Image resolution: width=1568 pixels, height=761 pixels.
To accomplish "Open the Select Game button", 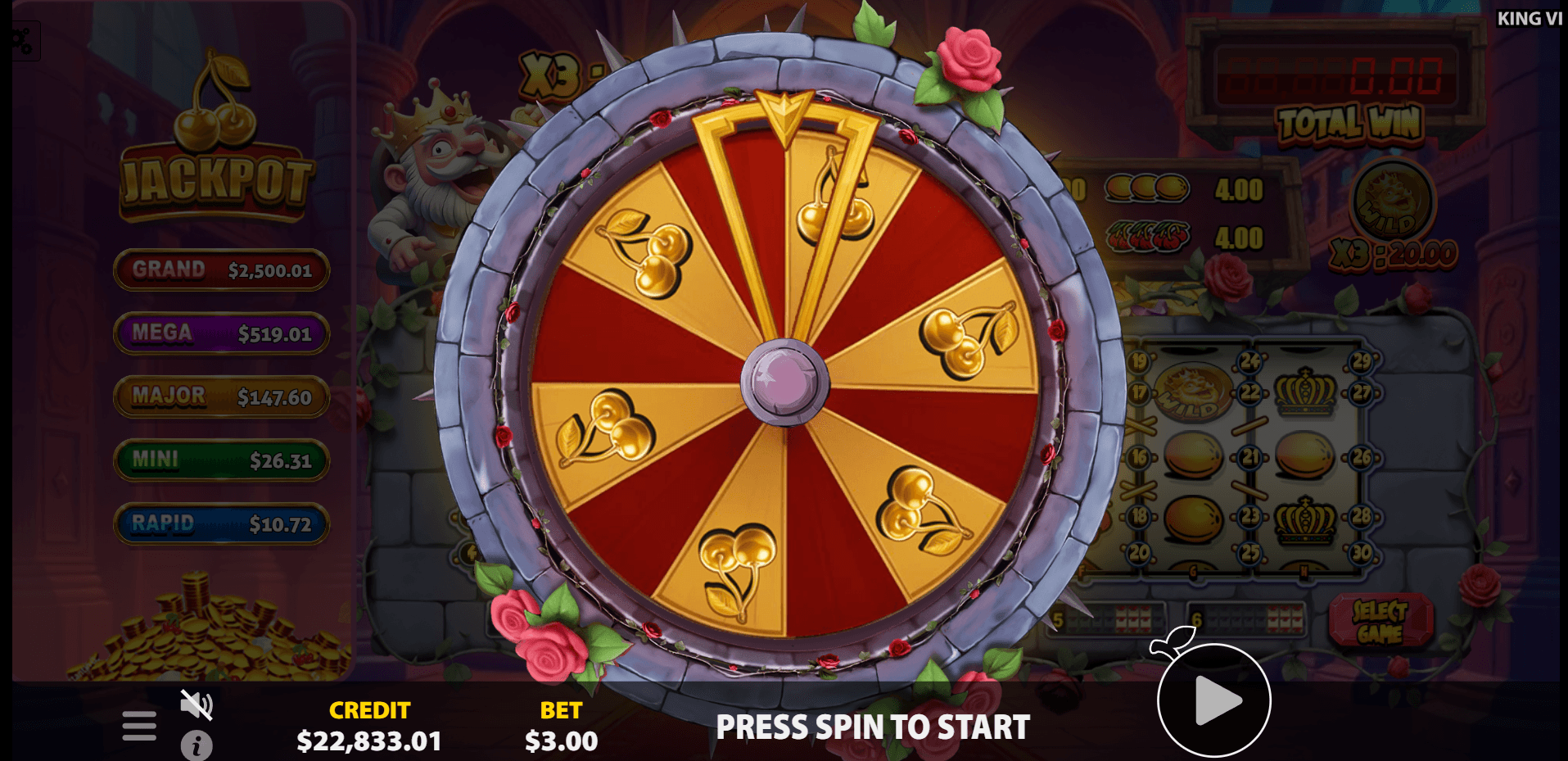I will point(1380,622).
